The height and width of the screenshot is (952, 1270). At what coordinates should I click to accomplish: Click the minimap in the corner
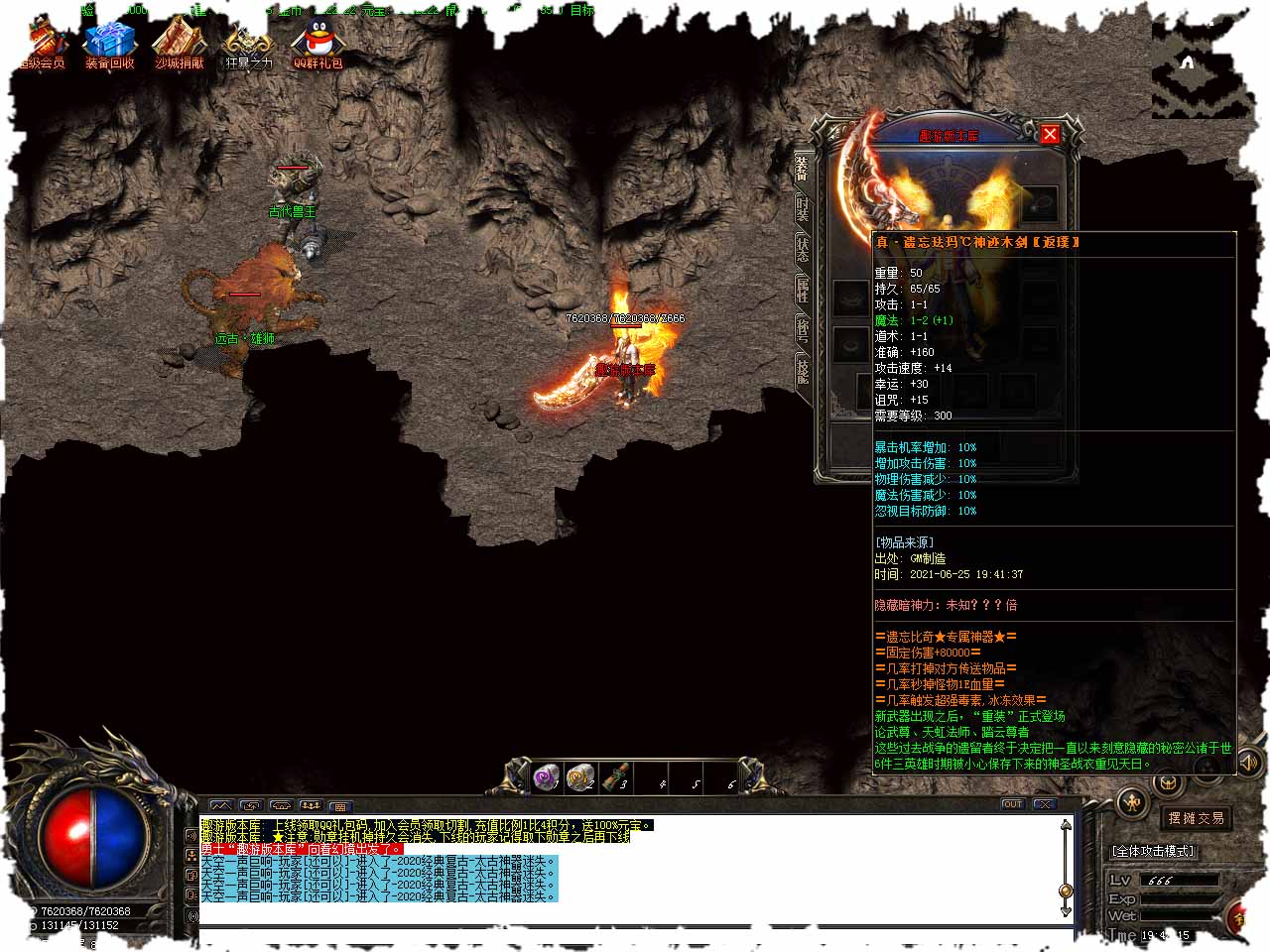pos(1201,69)
